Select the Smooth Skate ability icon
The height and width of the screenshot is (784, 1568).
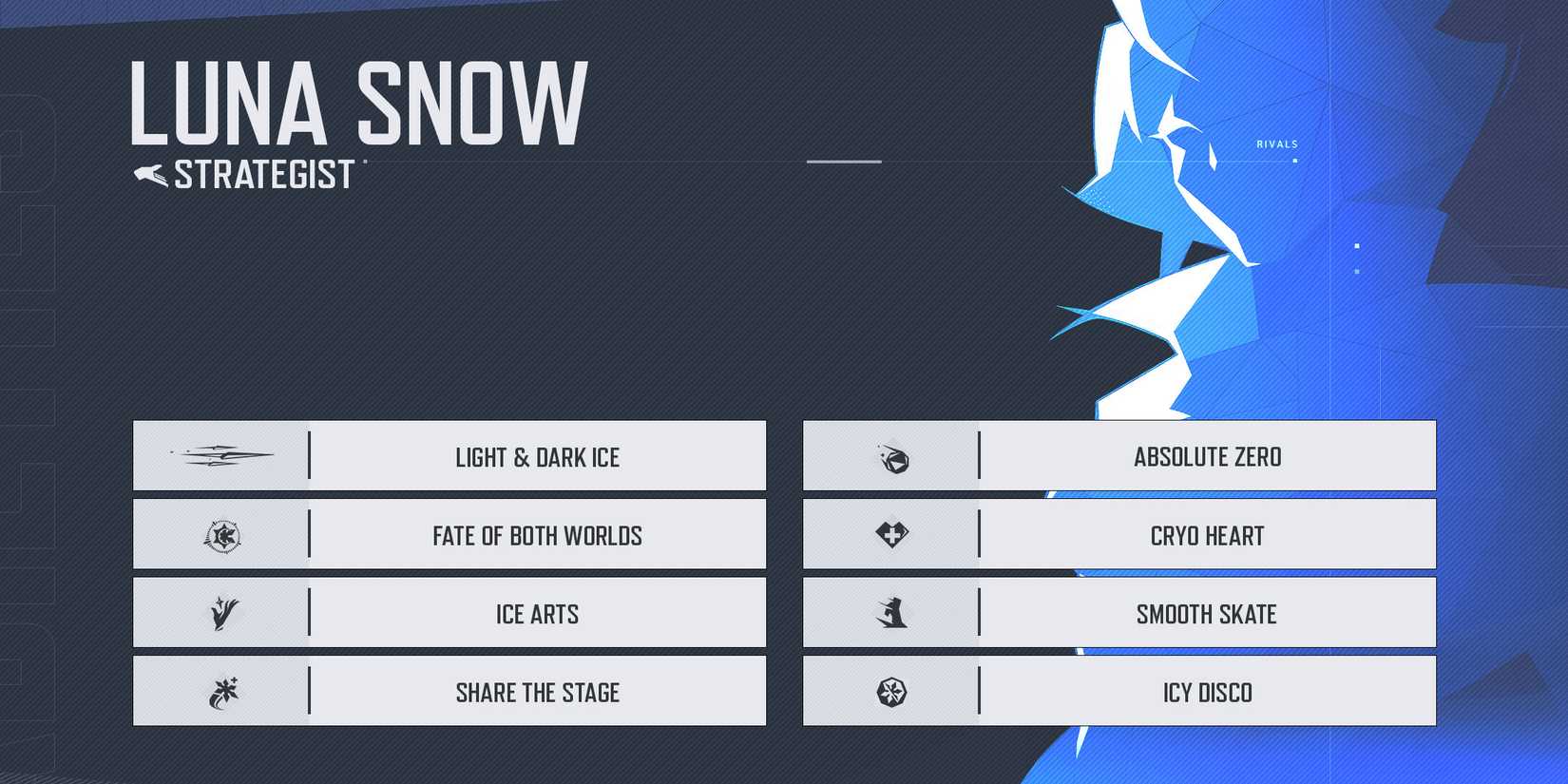click(894, 613)
